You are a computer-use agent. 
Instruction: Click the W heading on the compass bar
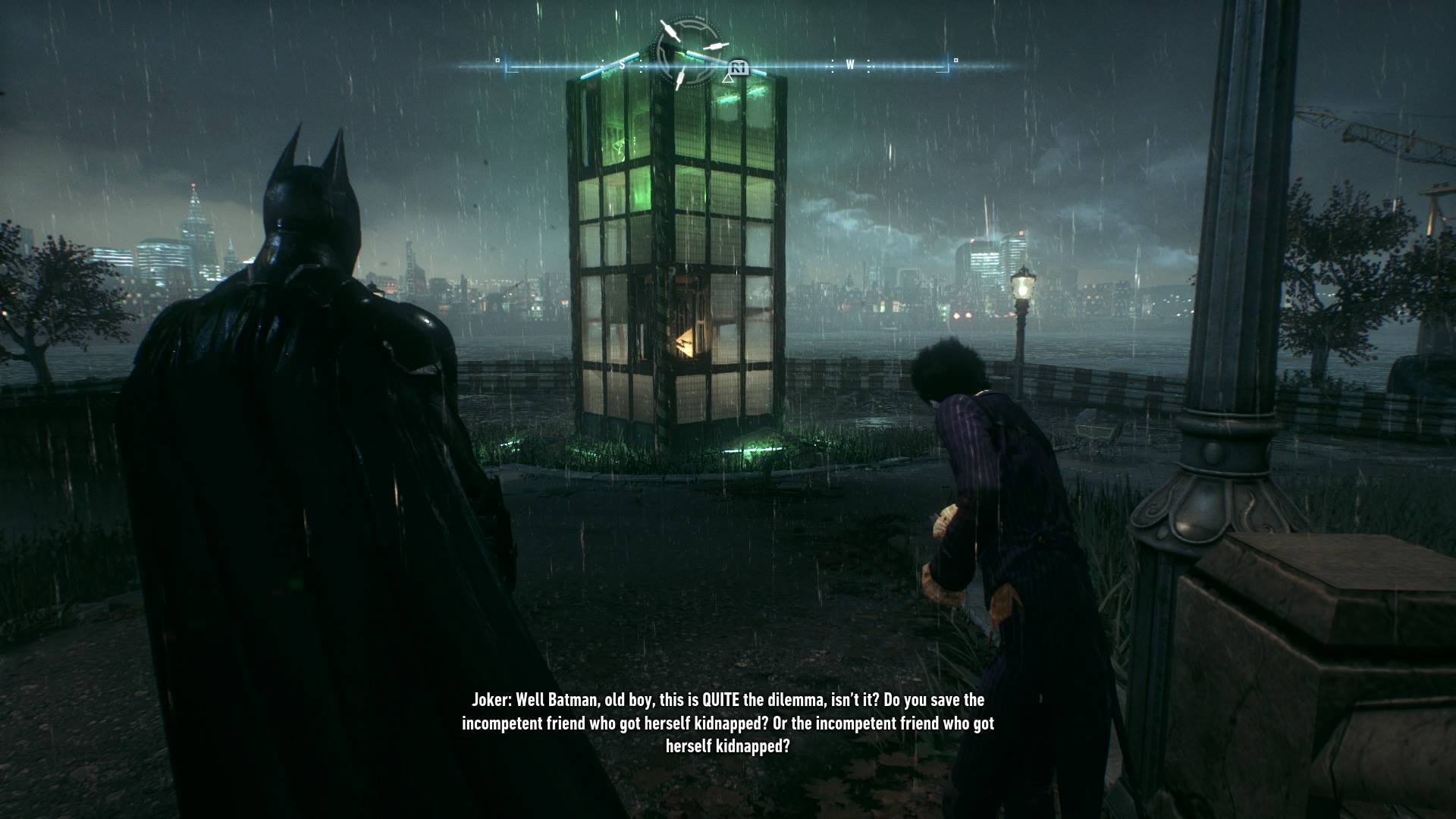[x=850, y=65]
